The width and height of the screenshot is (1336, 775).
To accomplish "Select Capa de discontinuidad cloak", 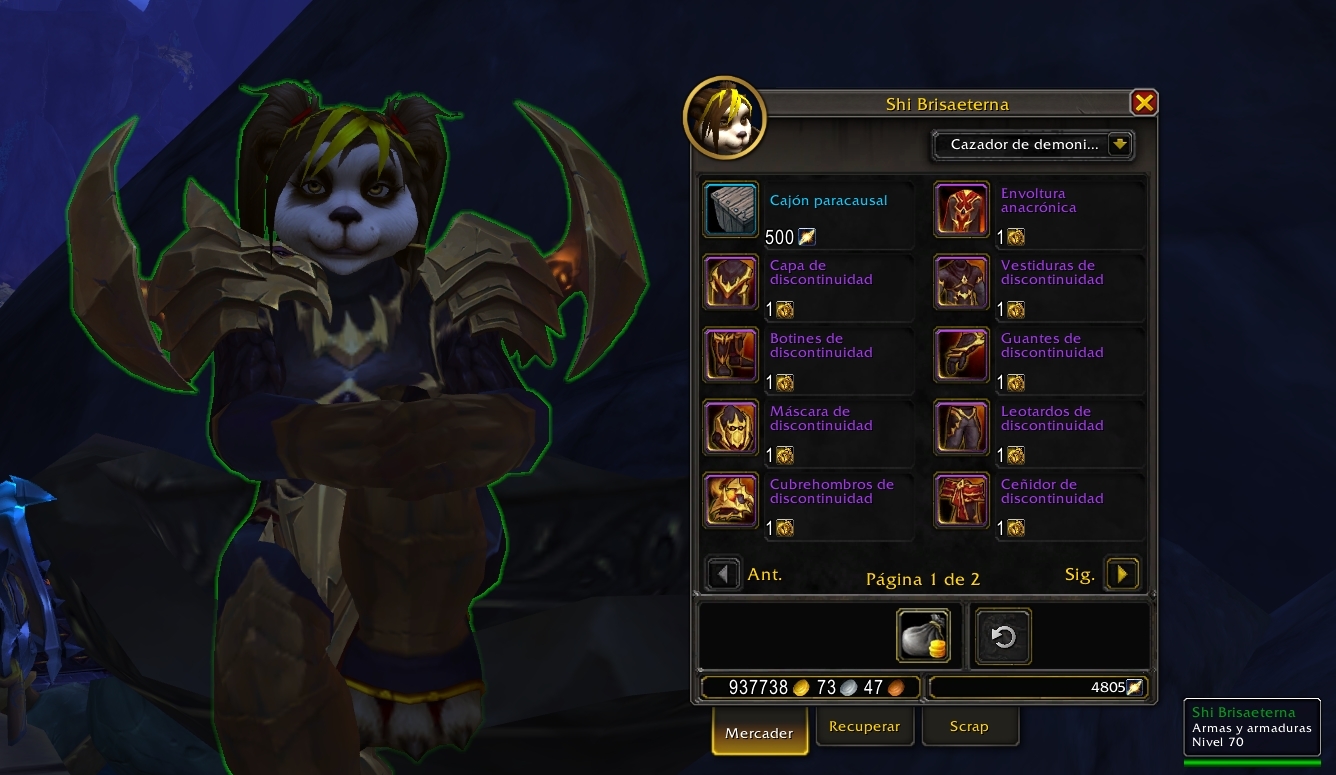I will click(x=730, y=281).
